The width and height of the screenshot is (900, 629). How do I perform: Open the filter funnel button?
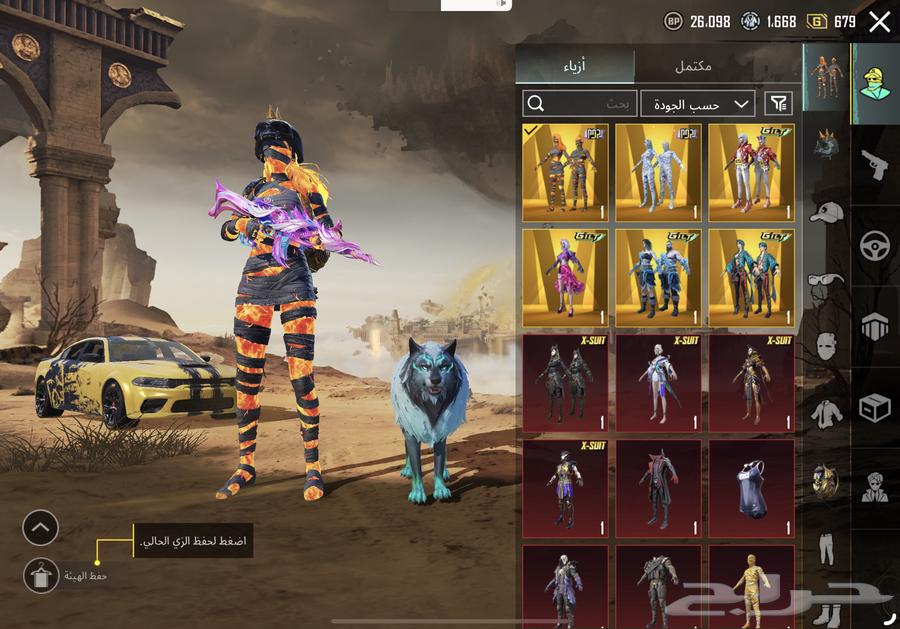(778, 104)
